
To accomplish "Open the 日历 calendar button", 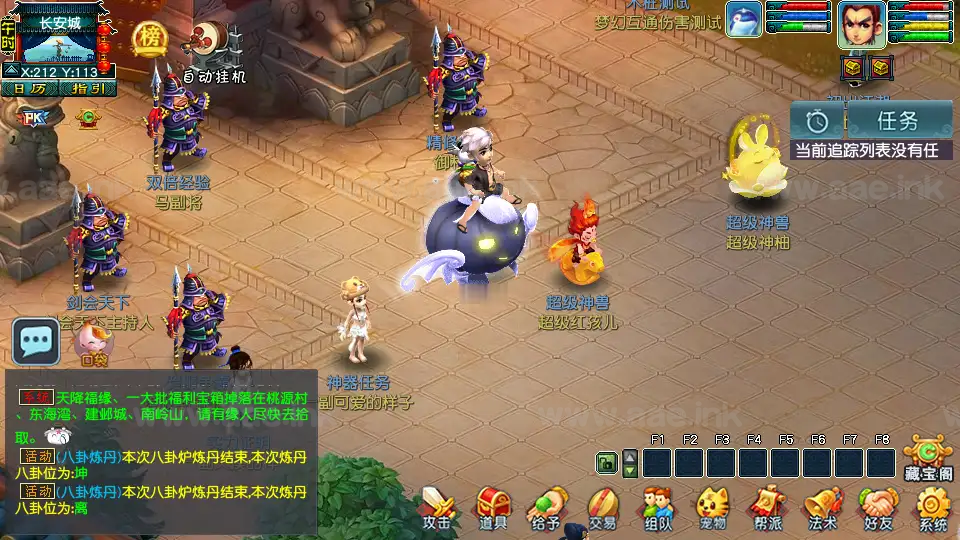I will (x=31, y=88).
